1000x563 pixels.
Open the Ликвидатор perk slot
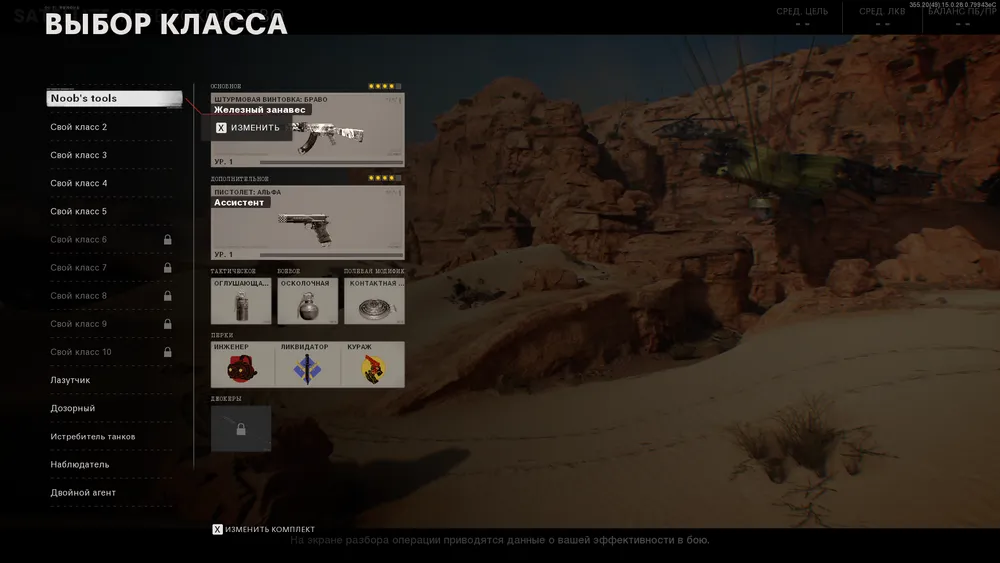click(307, 365)
